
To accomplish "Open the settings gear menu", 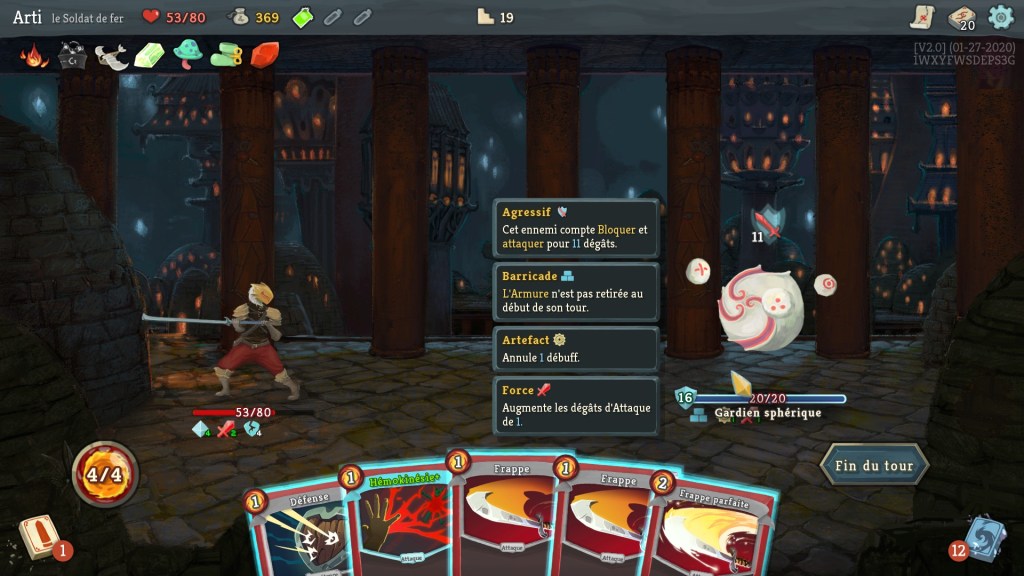I will coord(1000,17).
